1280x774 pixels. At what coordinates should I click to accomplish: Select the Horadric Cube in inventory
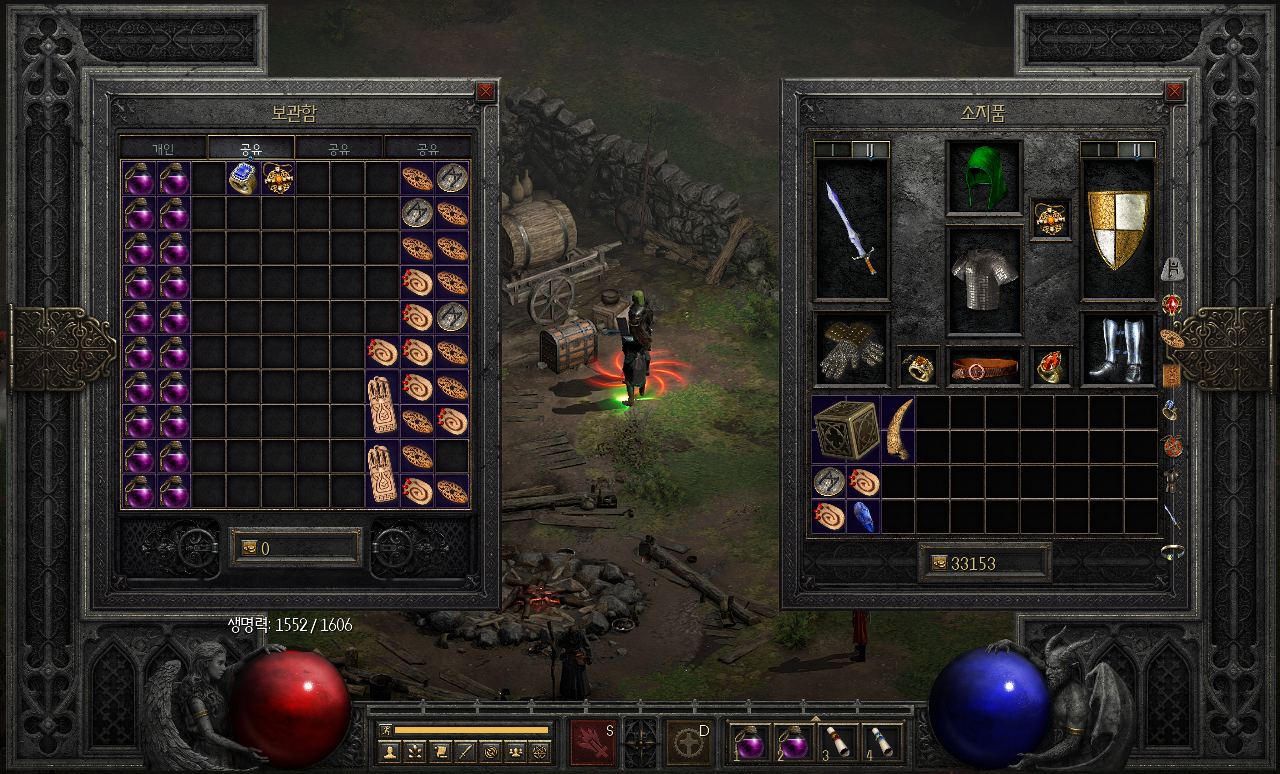[x=845, y=429]
